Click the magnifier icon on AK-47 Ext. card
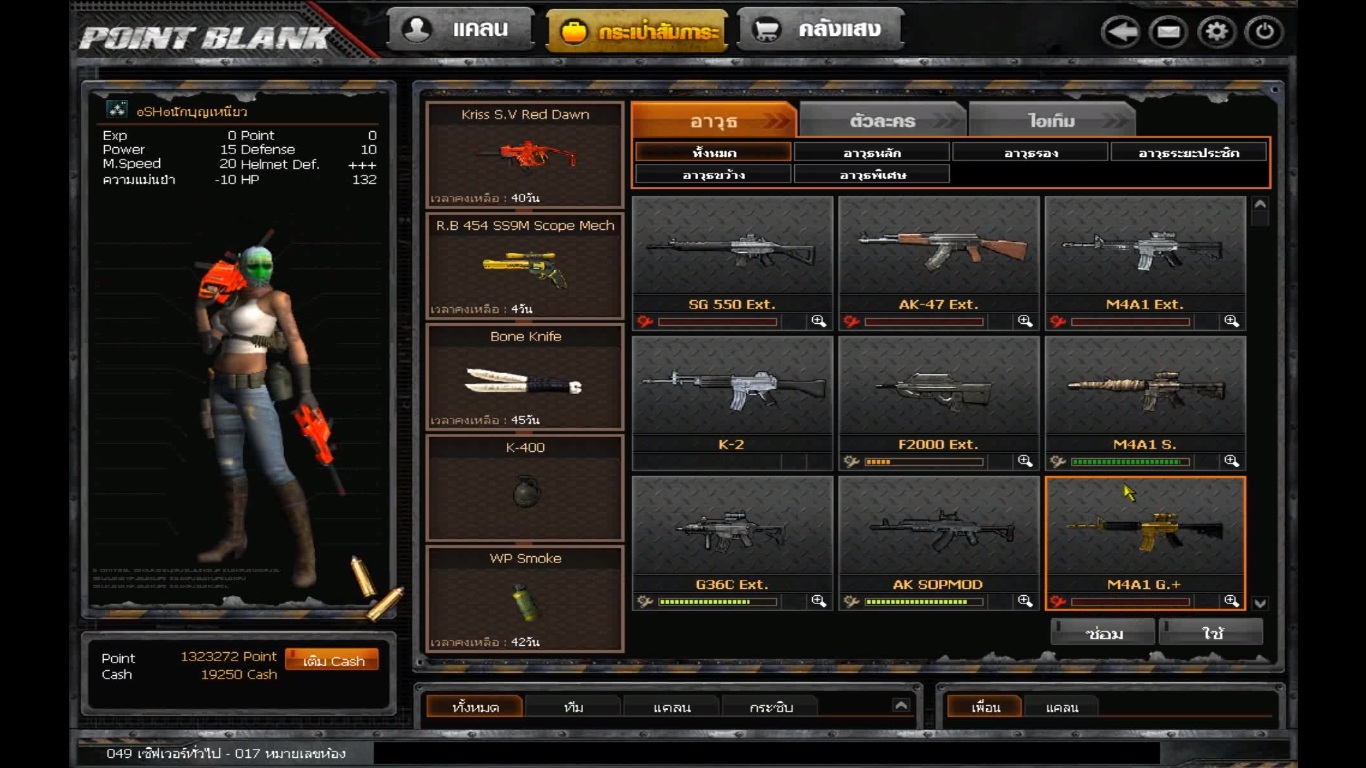Viewport: 1366px width, 768px height. click(x=1025, y=321)
